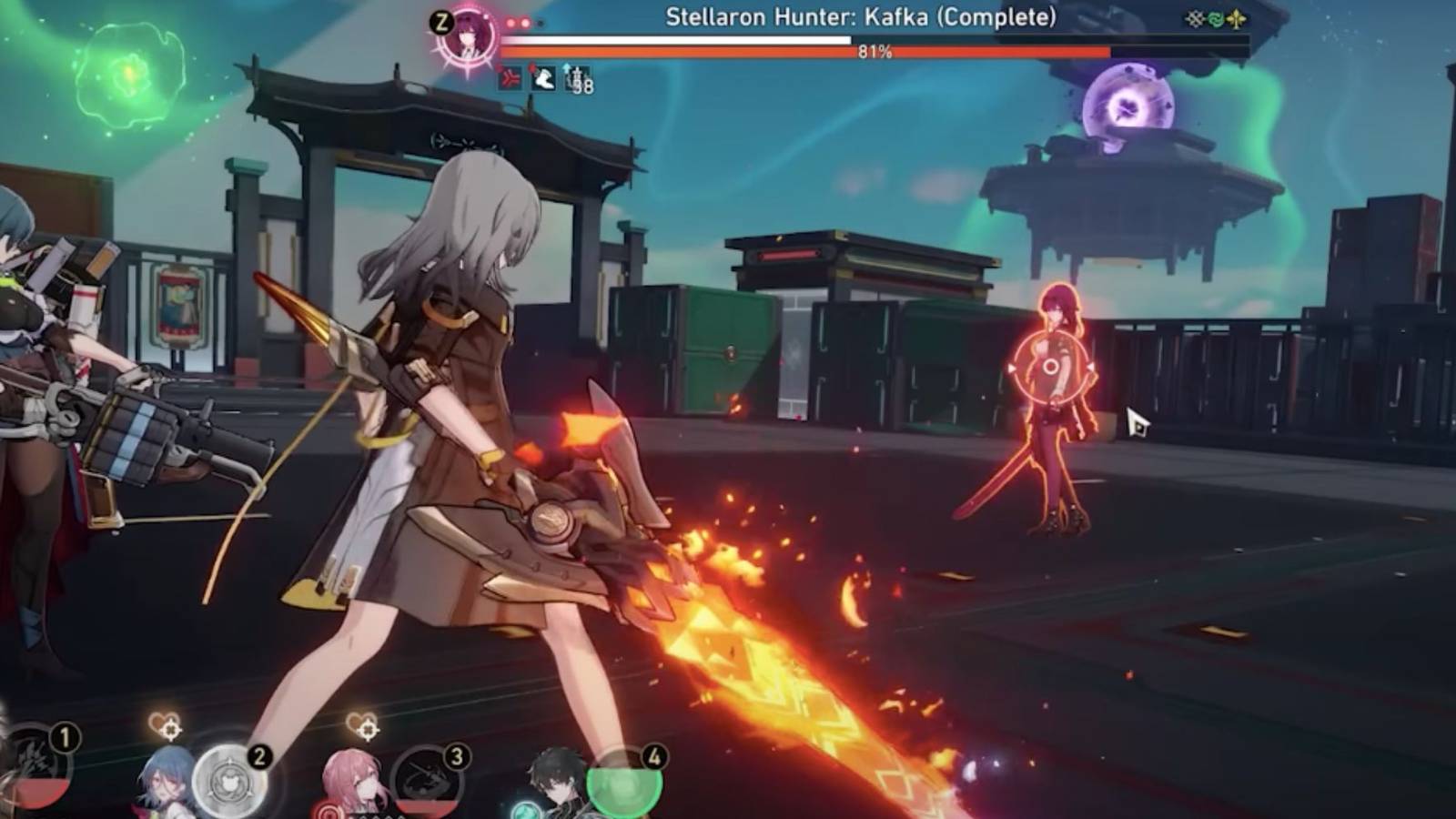This screenshot has height=819, width=1456.
Task: Click the white boot speed debuff icon on Kafka
Action: pyautogui.click(x=542, y=78)
